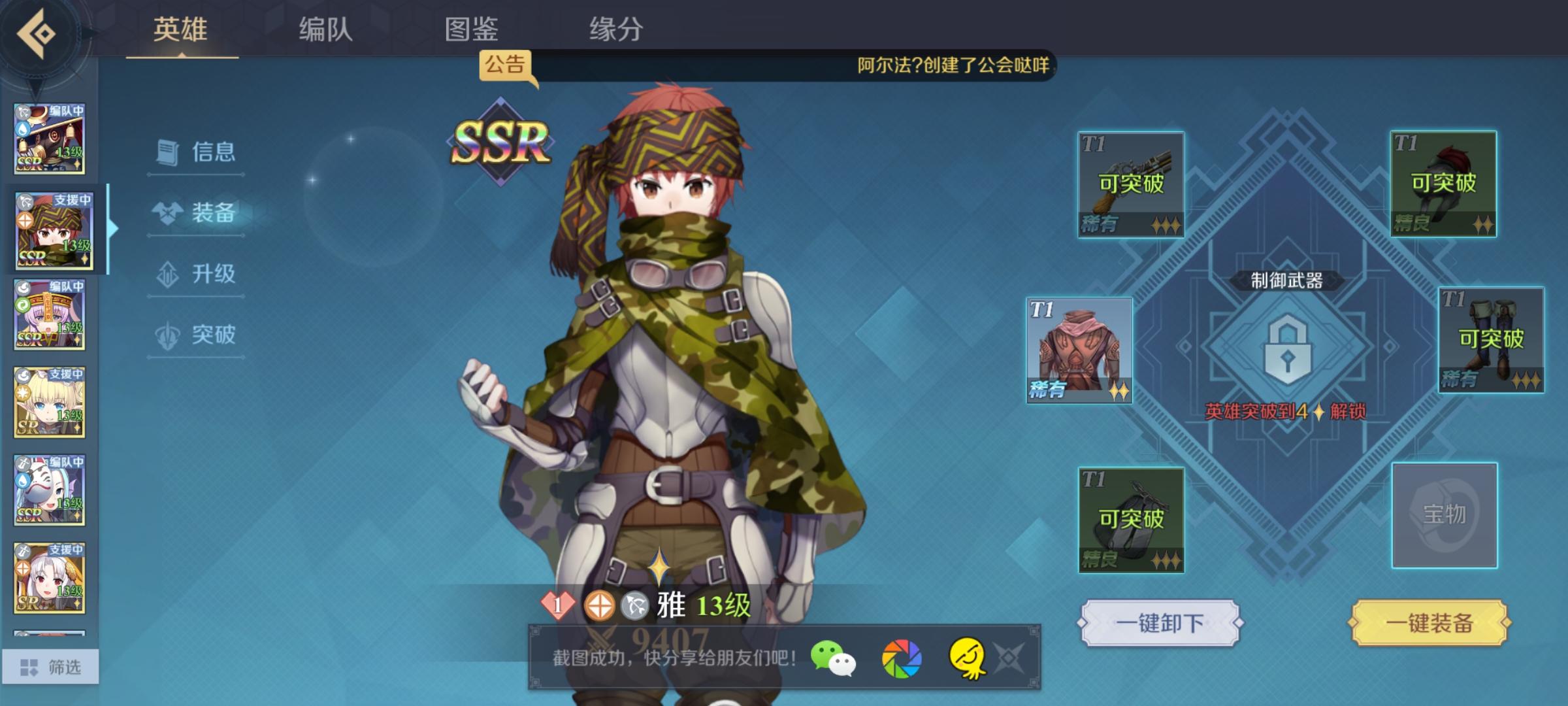Switch to the 编队 tab
The width and height of the screenshot is (1568, 706).
tap(325, 29)
